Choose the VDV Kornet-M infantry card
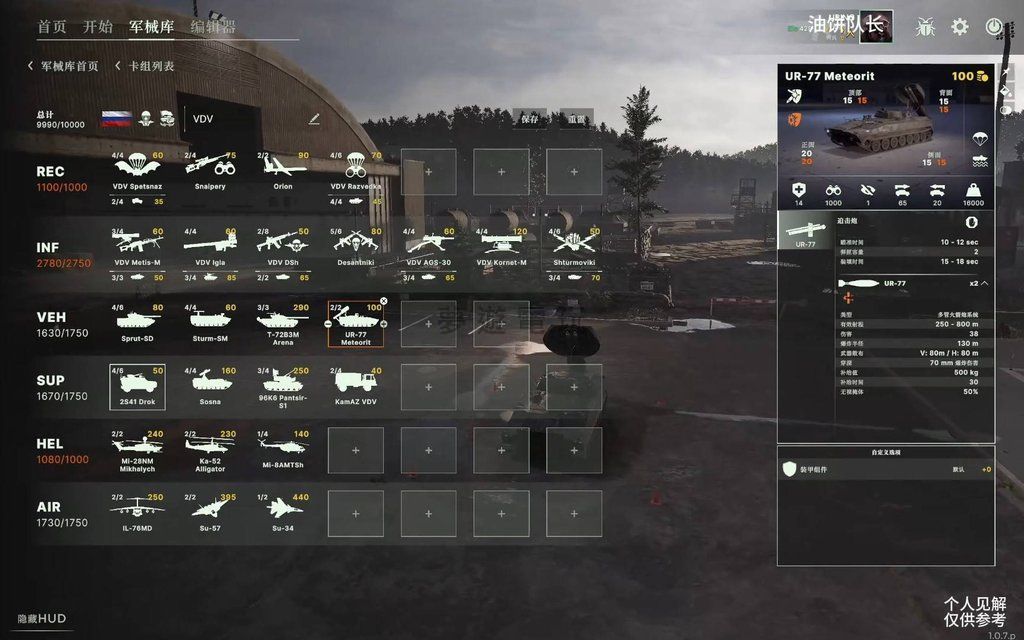The width and height of the screenshot is (1024, 640). 502,246
